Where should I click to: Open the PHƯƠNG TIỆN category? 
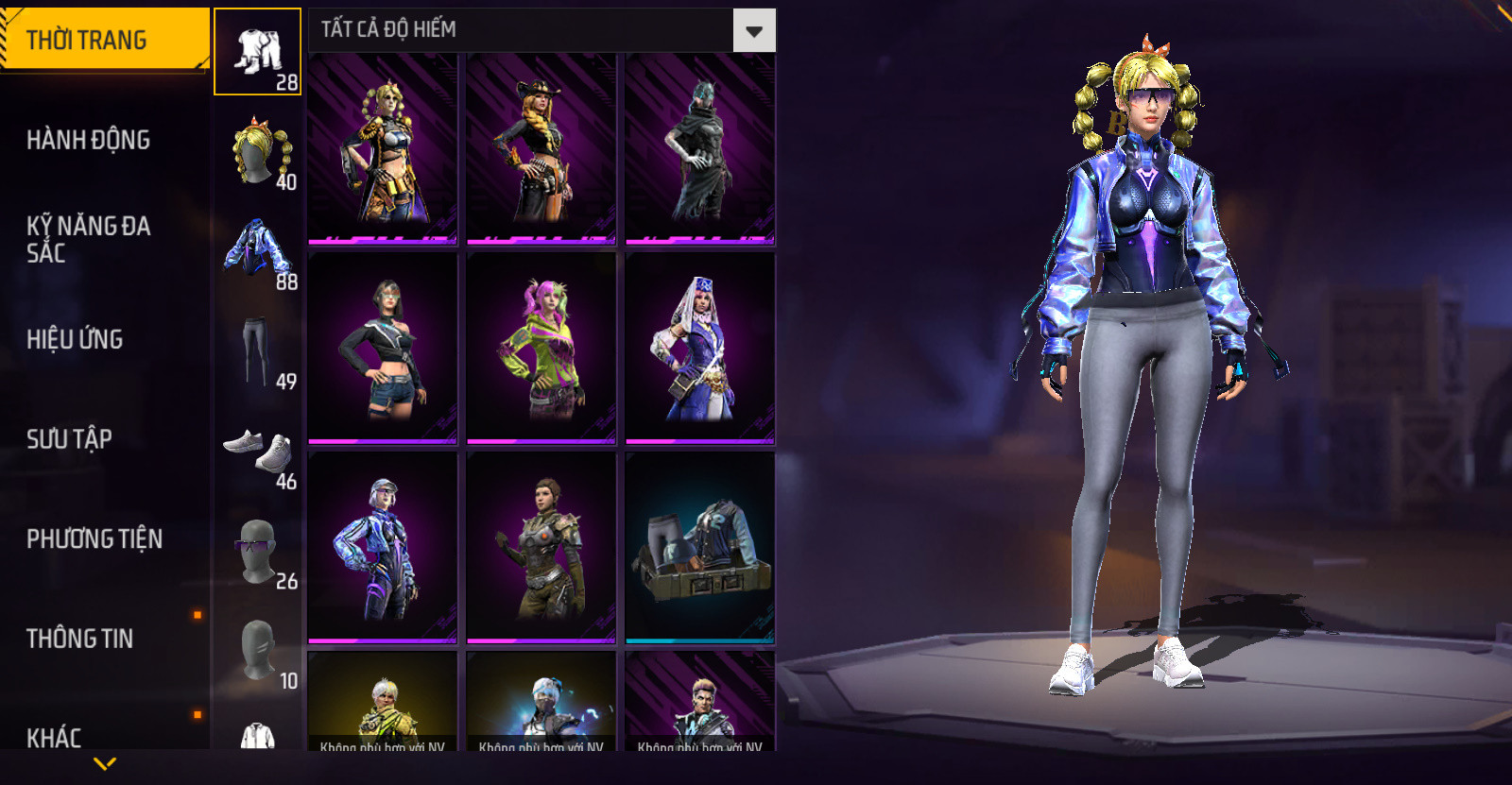coord(94,538)
